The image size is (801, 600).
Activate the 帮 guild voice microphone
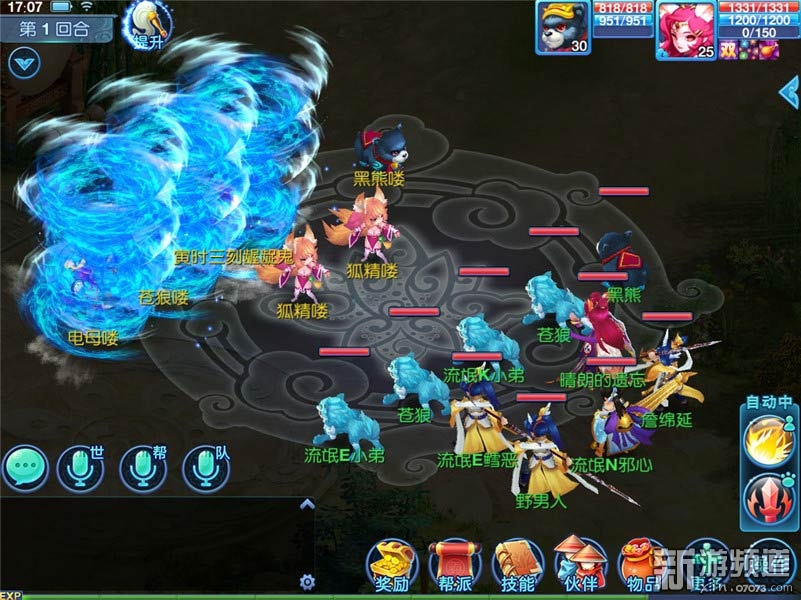coord(143,467)
